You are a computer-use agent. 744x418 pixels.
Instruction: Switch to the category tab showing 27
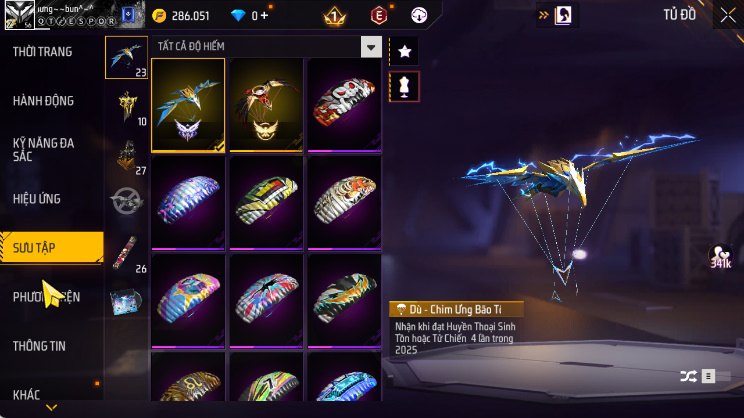pos(127,155)
